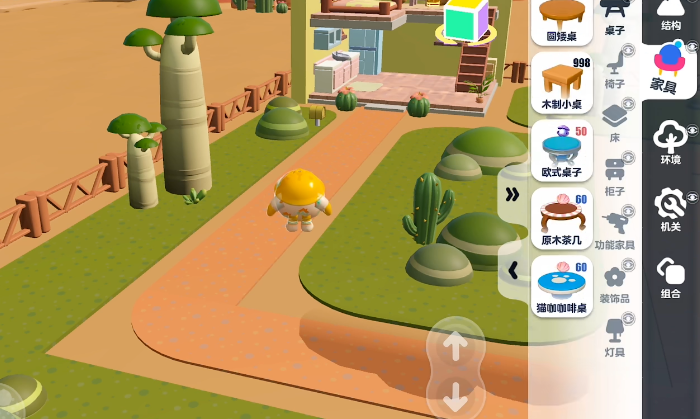This screenshot has width=700, height=419.
Task: Click the up arrow elevation button
Action: [x=455, y=346]
